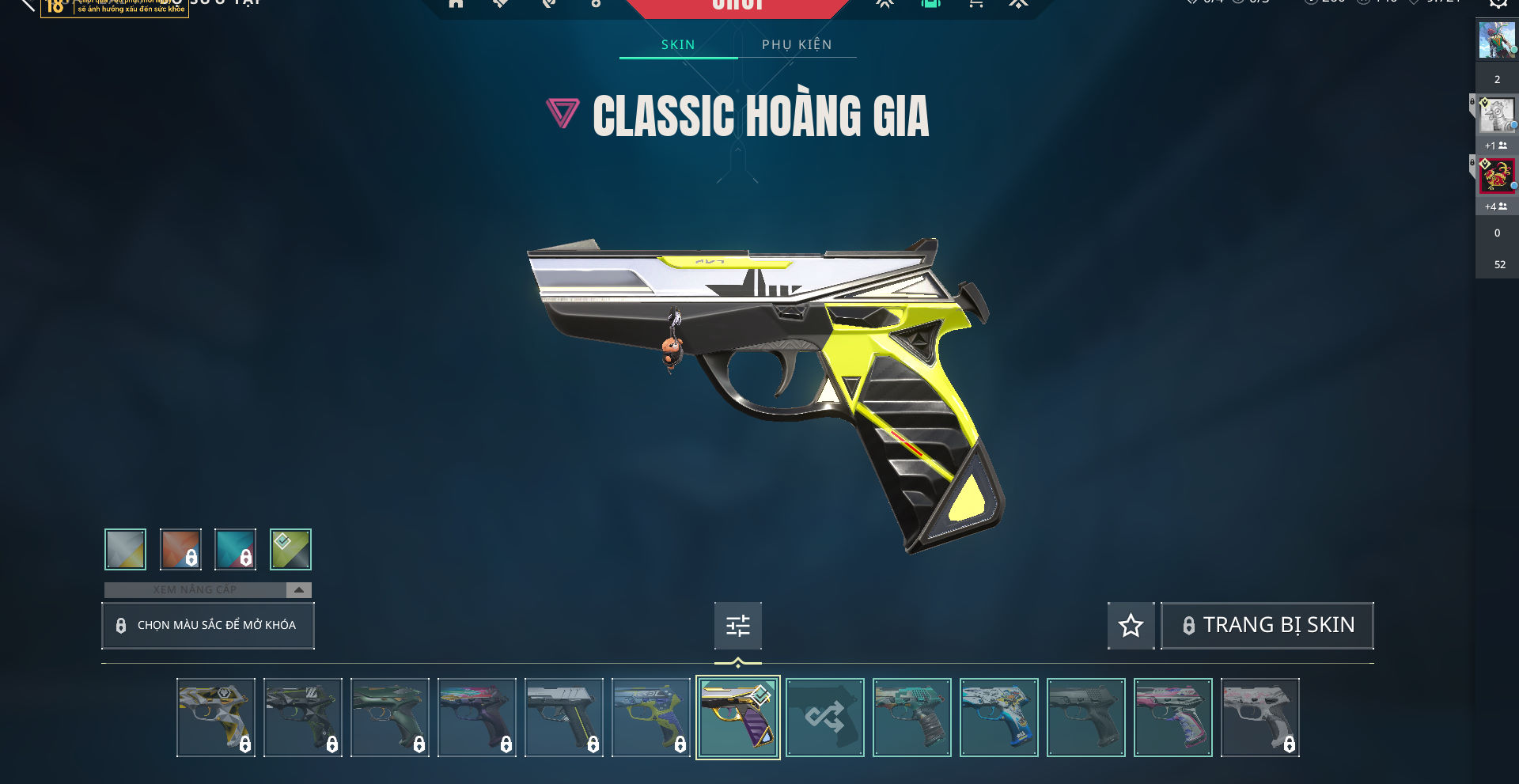Click the Chọn Màu Sắc Để Mở Khóa button
The width and height of the screenshot is (1519, 784).
point(208,626)
